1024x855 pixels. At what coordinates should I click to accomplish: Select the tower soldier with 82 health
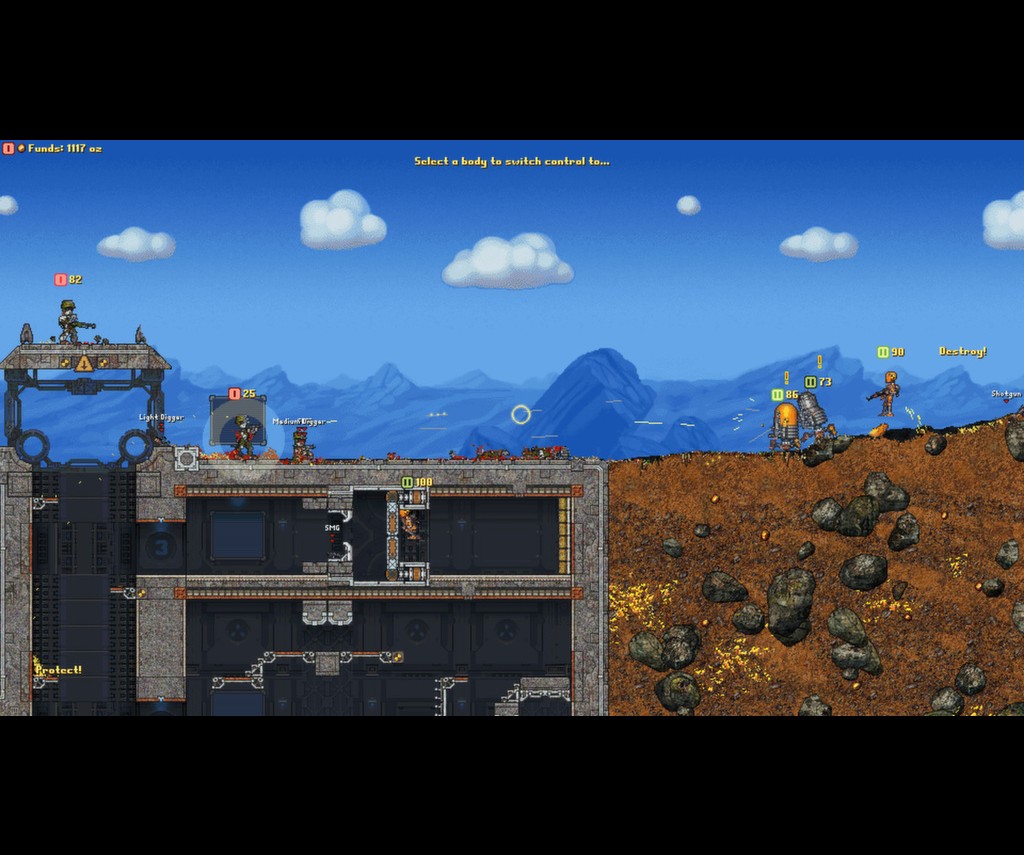tap(70, 322)
